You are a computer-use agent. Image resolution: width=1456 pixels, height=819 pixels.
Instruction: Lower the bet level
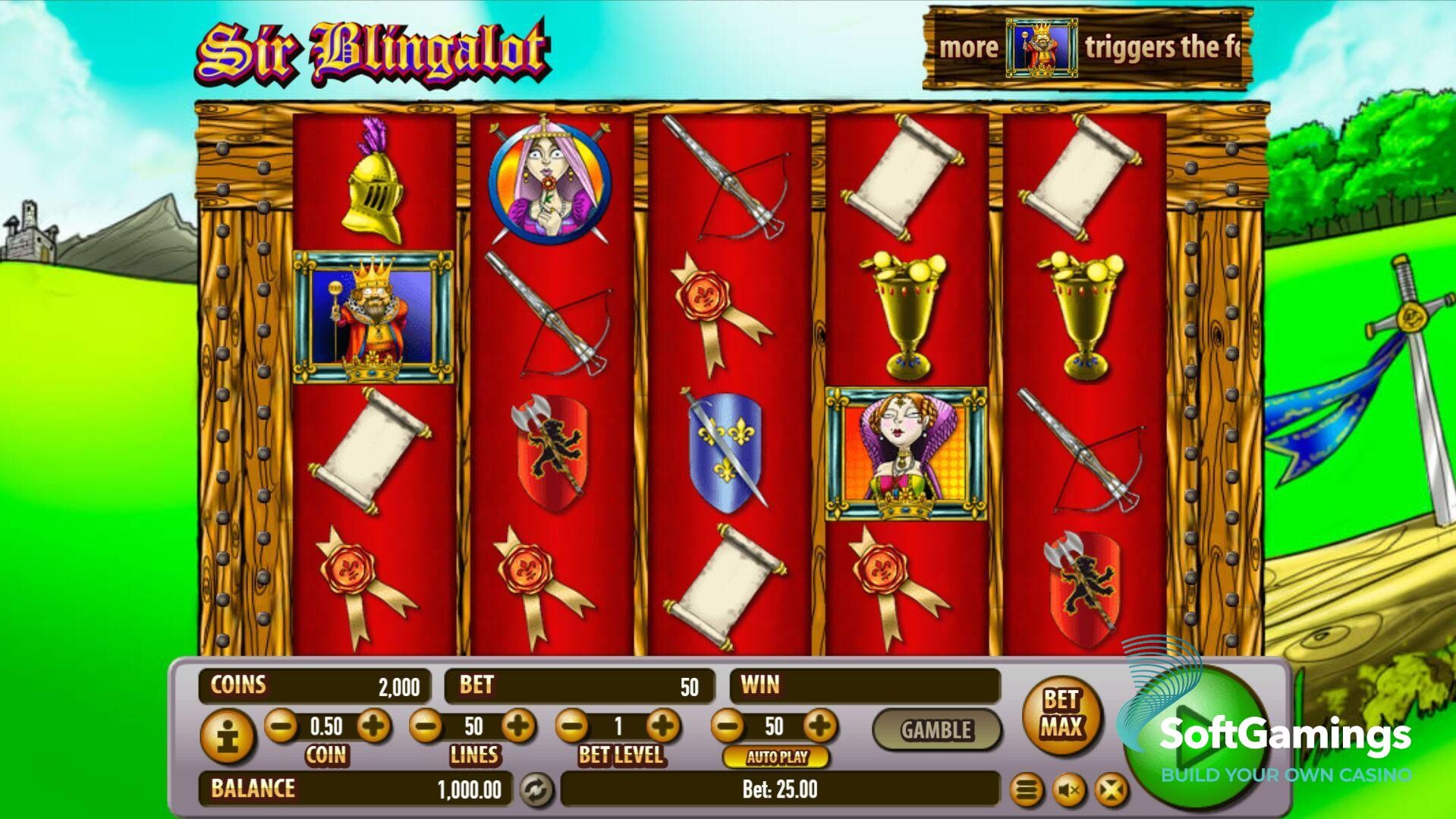click(572, 726)
